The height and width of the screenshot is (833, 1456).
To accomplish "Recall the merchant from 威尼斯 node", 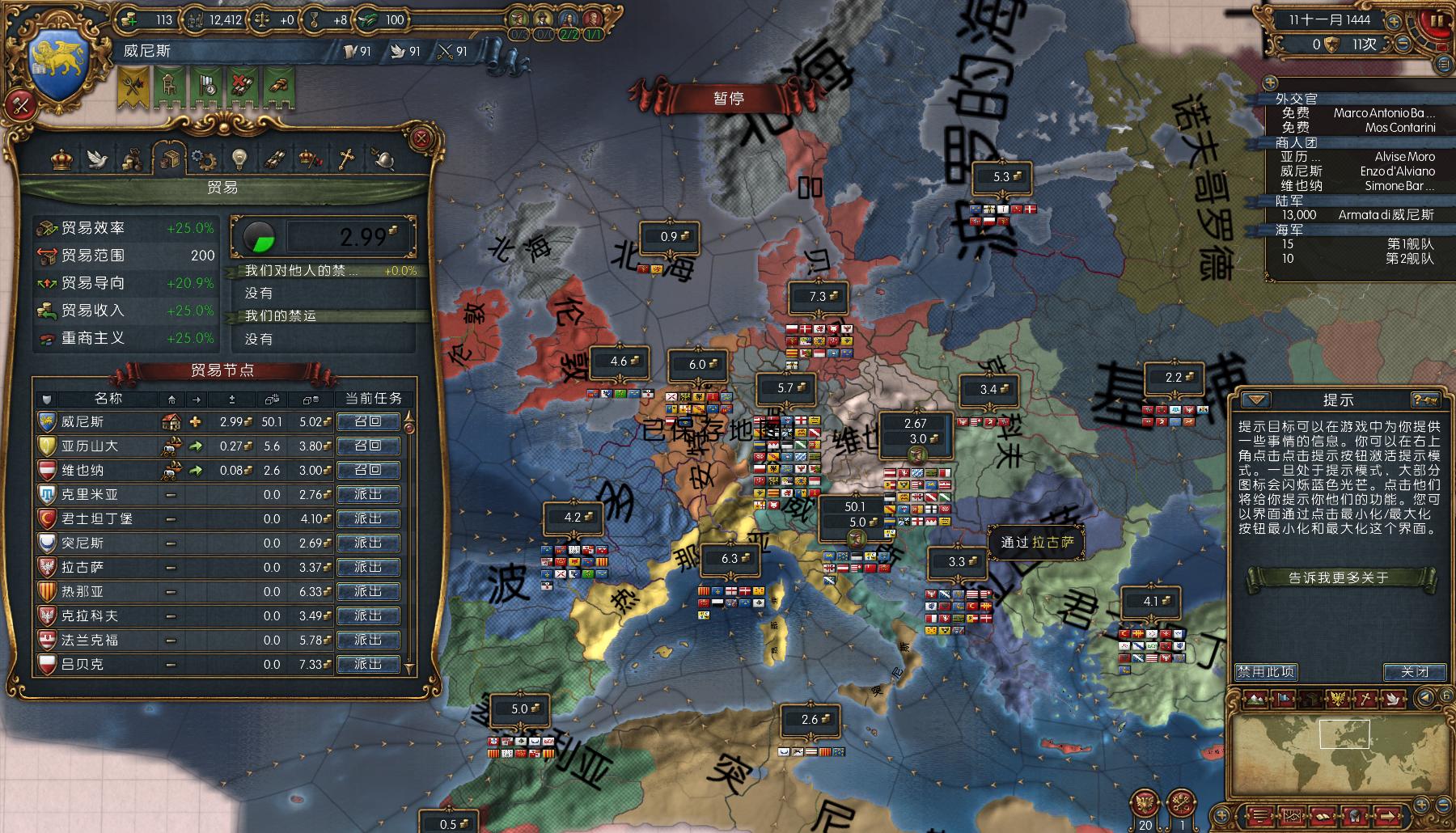I will pyautogui.click(x=368, y=421).
